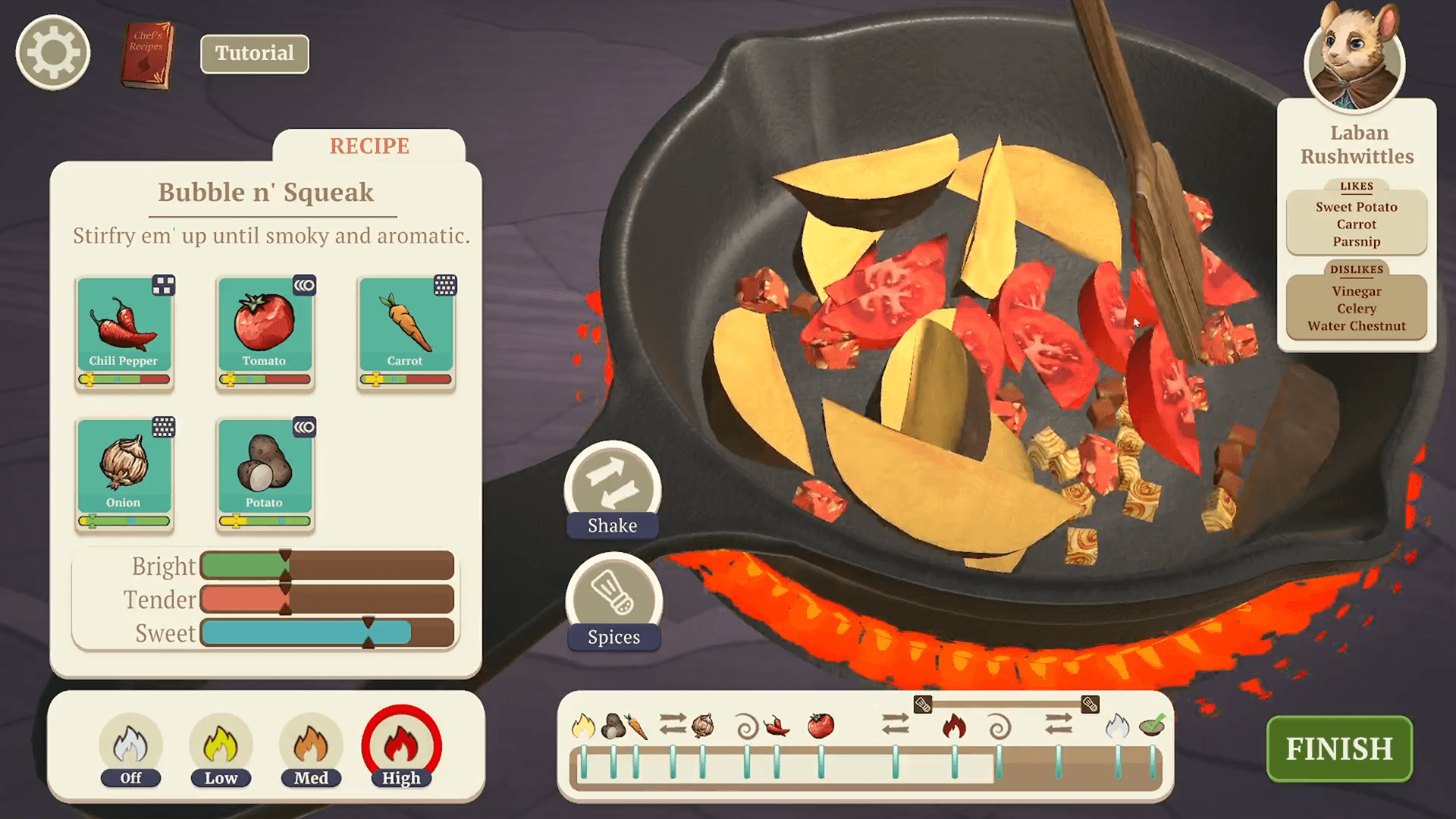Set the heat to High

coord(401,748)
